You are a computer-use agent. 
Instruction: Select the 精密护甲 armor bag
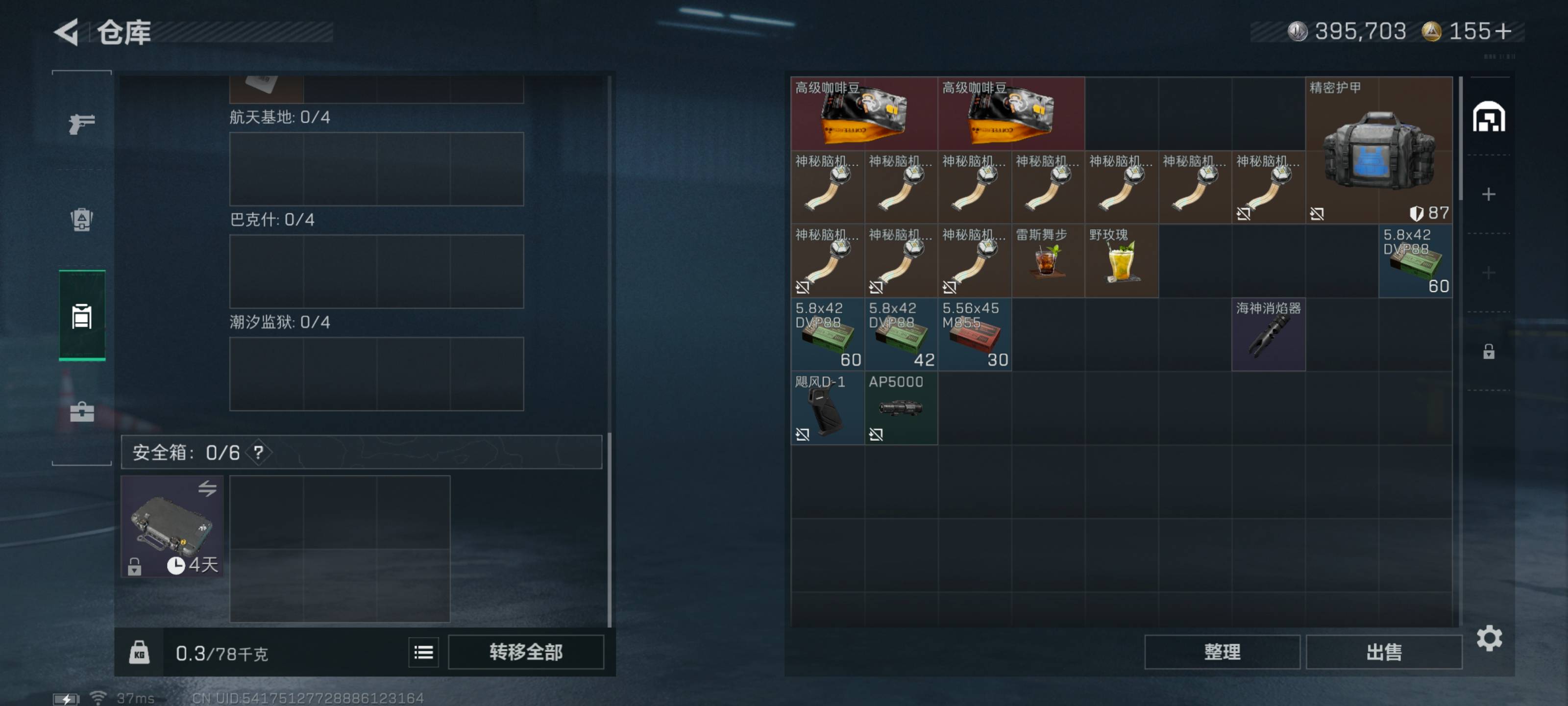[1379, 150]
